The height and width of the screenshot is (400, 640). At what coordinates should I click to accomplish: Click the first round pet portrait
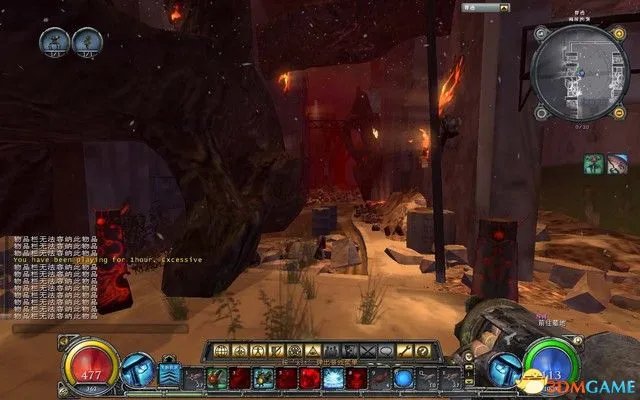tap(55, 41)
